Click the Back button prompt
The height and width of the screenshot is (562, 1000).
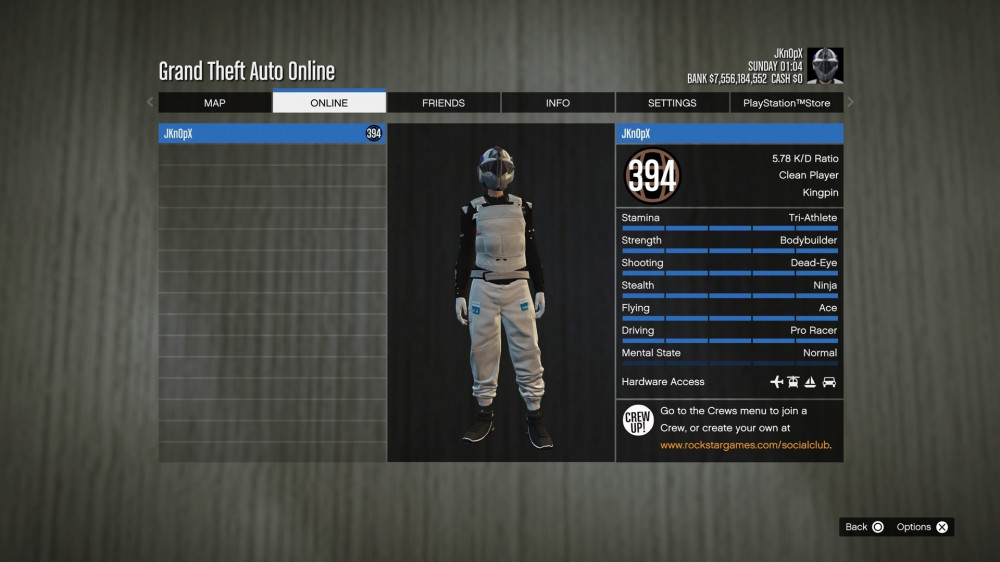point(865,527)
